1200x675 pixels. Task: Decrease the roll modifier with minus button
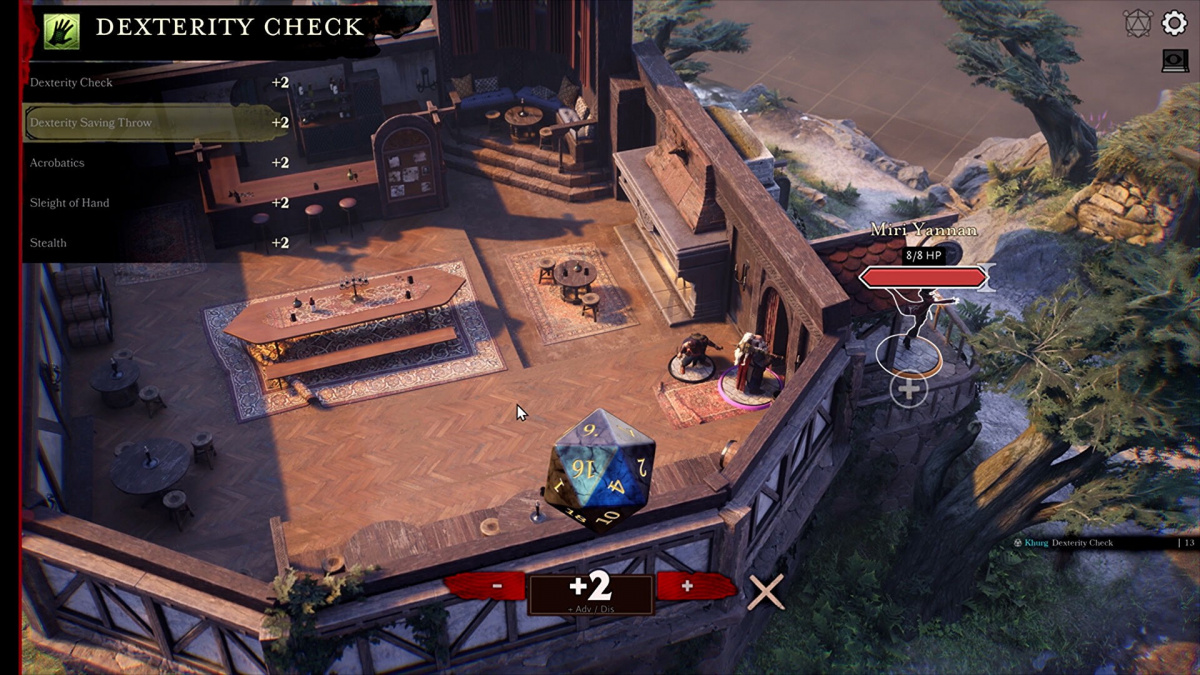(x=497, y=587)
